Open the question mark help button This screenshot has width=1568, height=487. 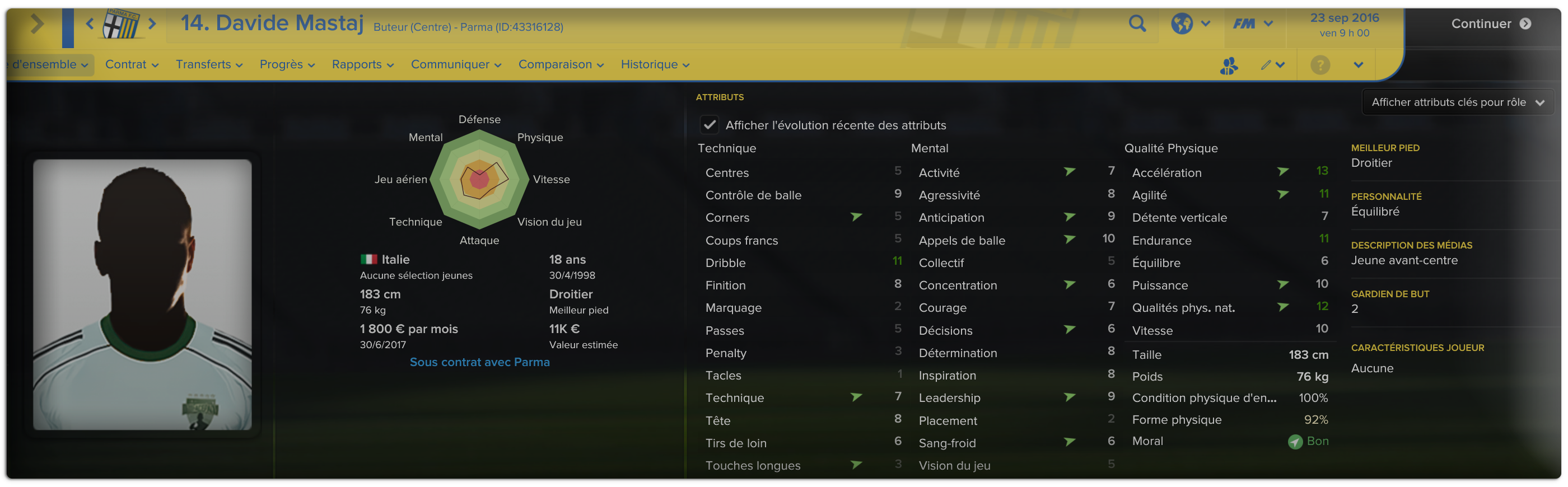1320,64
